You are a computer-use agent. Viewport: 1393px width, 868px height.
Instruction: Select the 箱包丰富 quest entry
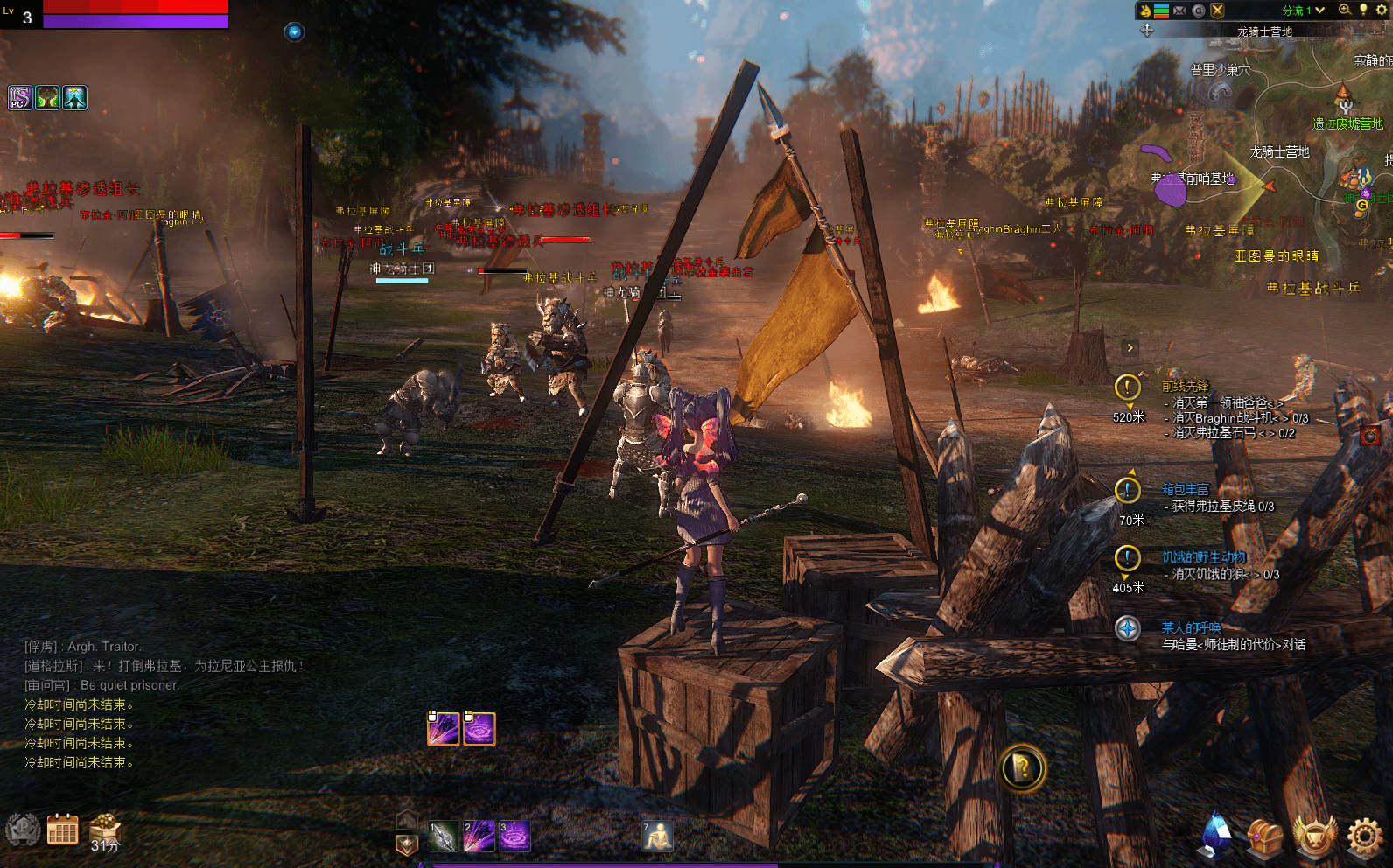[x=1185, y=489]
